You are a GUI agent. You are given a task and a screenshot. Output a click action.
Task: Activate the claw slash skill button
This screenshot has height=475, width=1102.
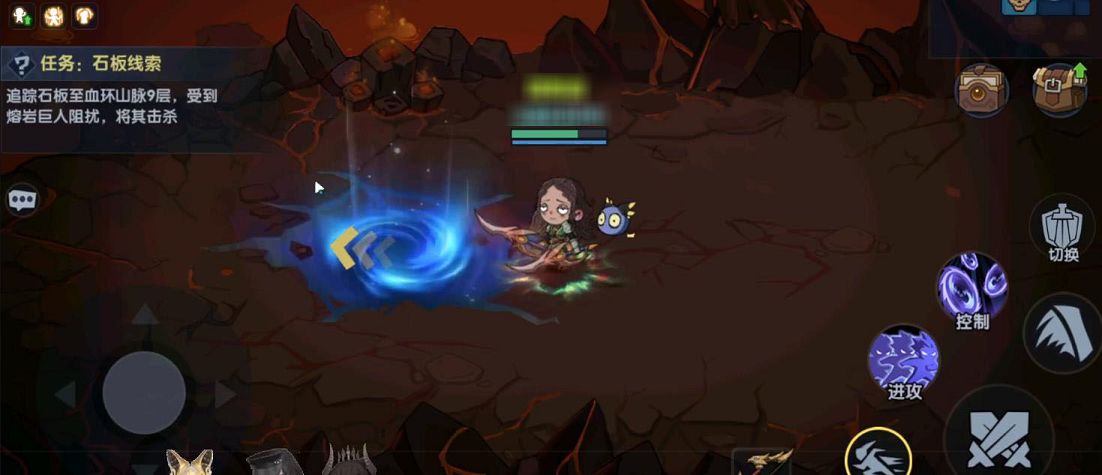click(x=1064, y=333)
